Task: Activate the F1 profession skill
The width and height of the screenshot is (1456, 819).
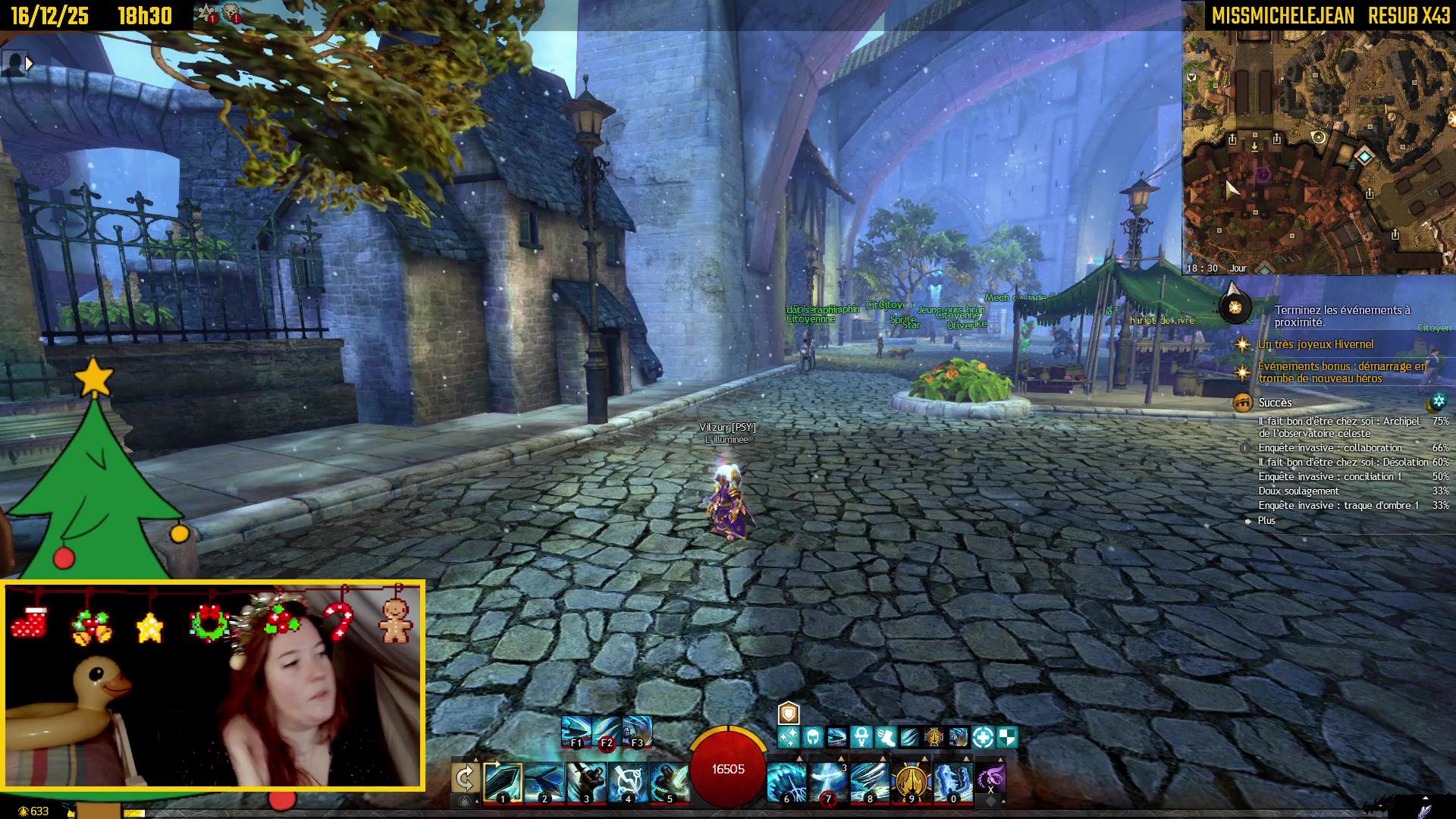Action: (x=576, y=731)
